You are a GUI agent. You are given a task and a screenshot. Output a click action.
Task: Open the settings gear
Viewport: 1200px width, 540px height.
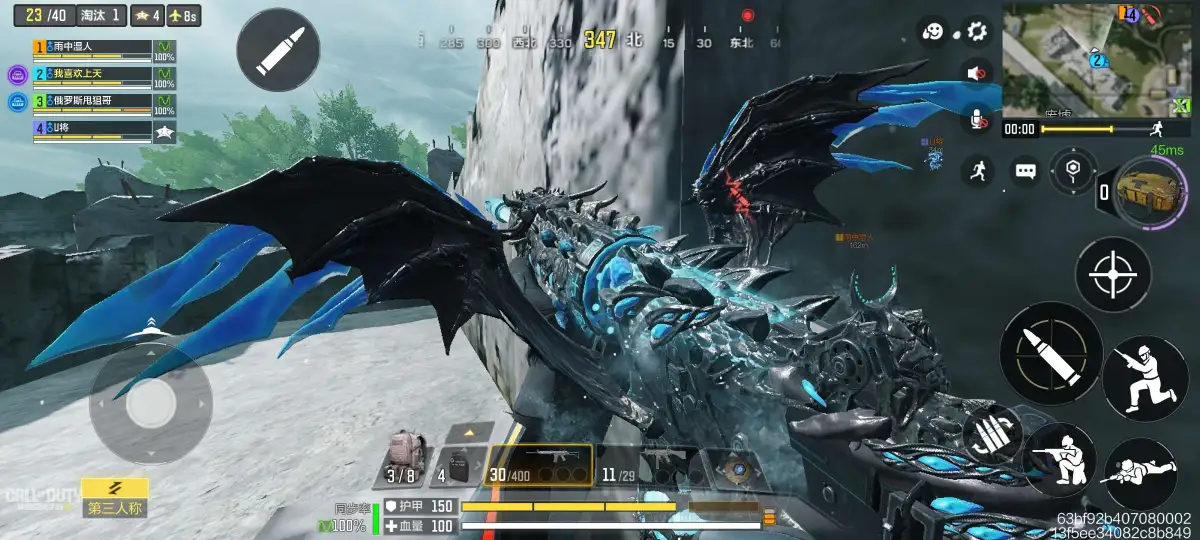tap(976, 31)
